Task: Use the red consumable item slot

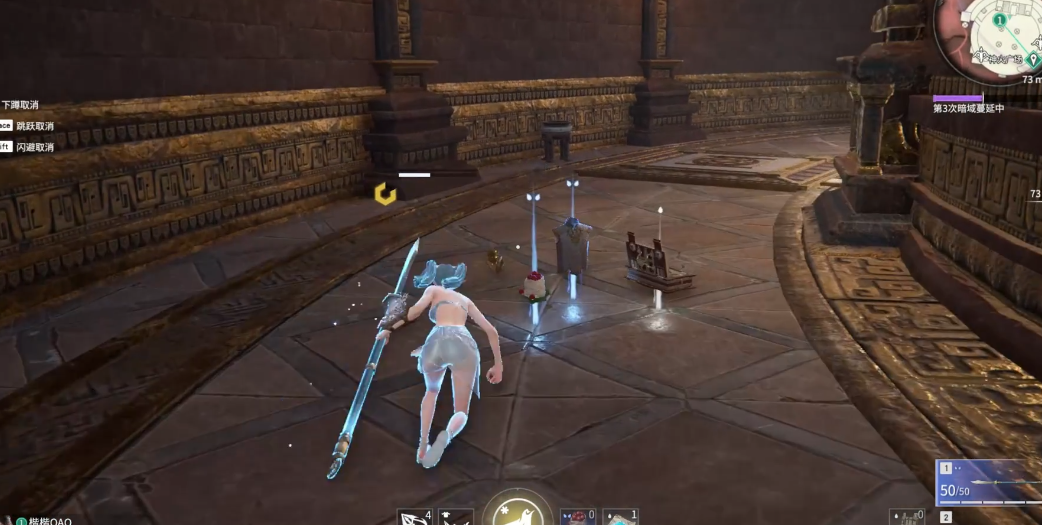Action: [x=576, y=516]
